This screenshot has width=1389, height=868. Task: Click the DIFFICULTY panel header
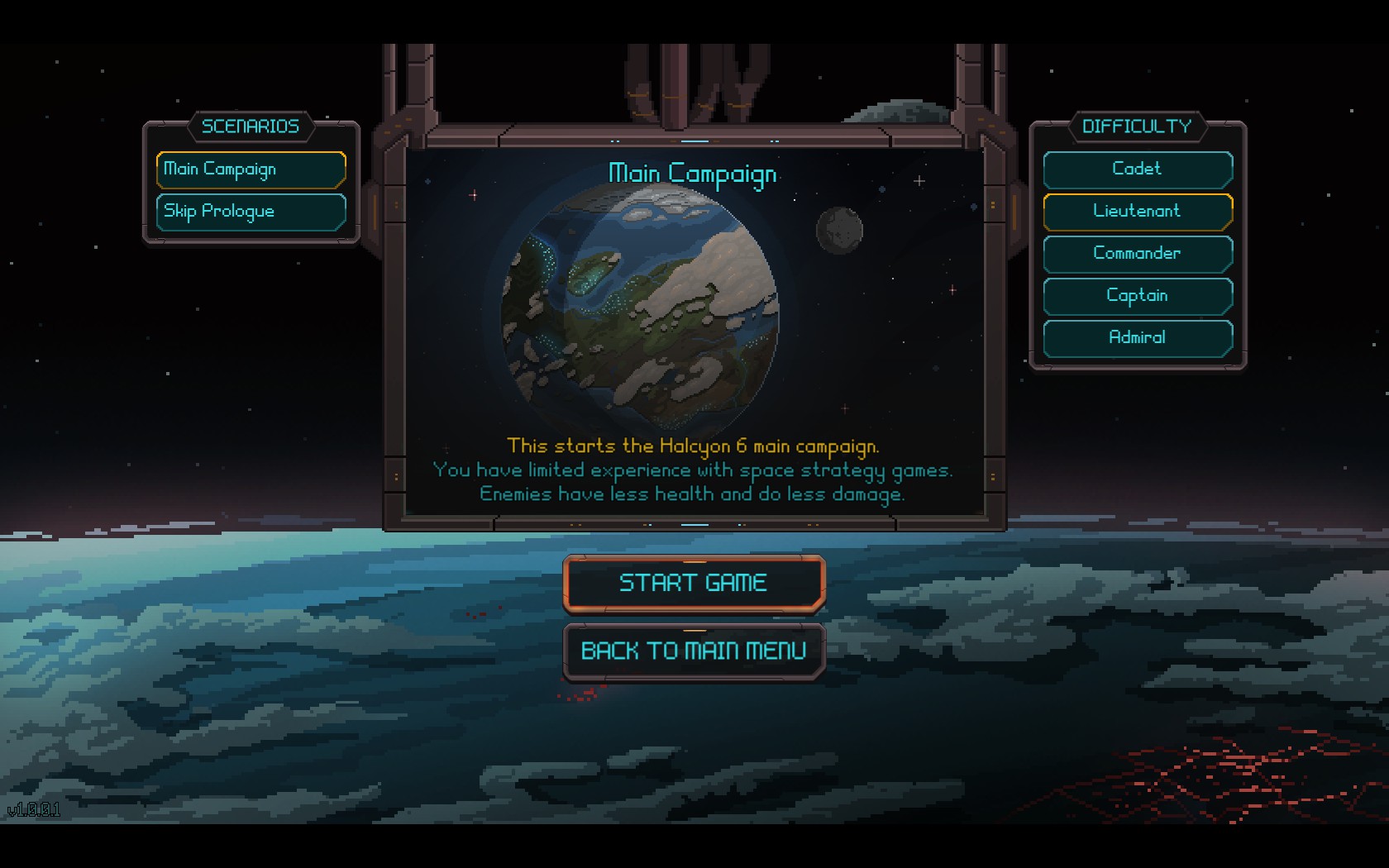(1138, 126)
